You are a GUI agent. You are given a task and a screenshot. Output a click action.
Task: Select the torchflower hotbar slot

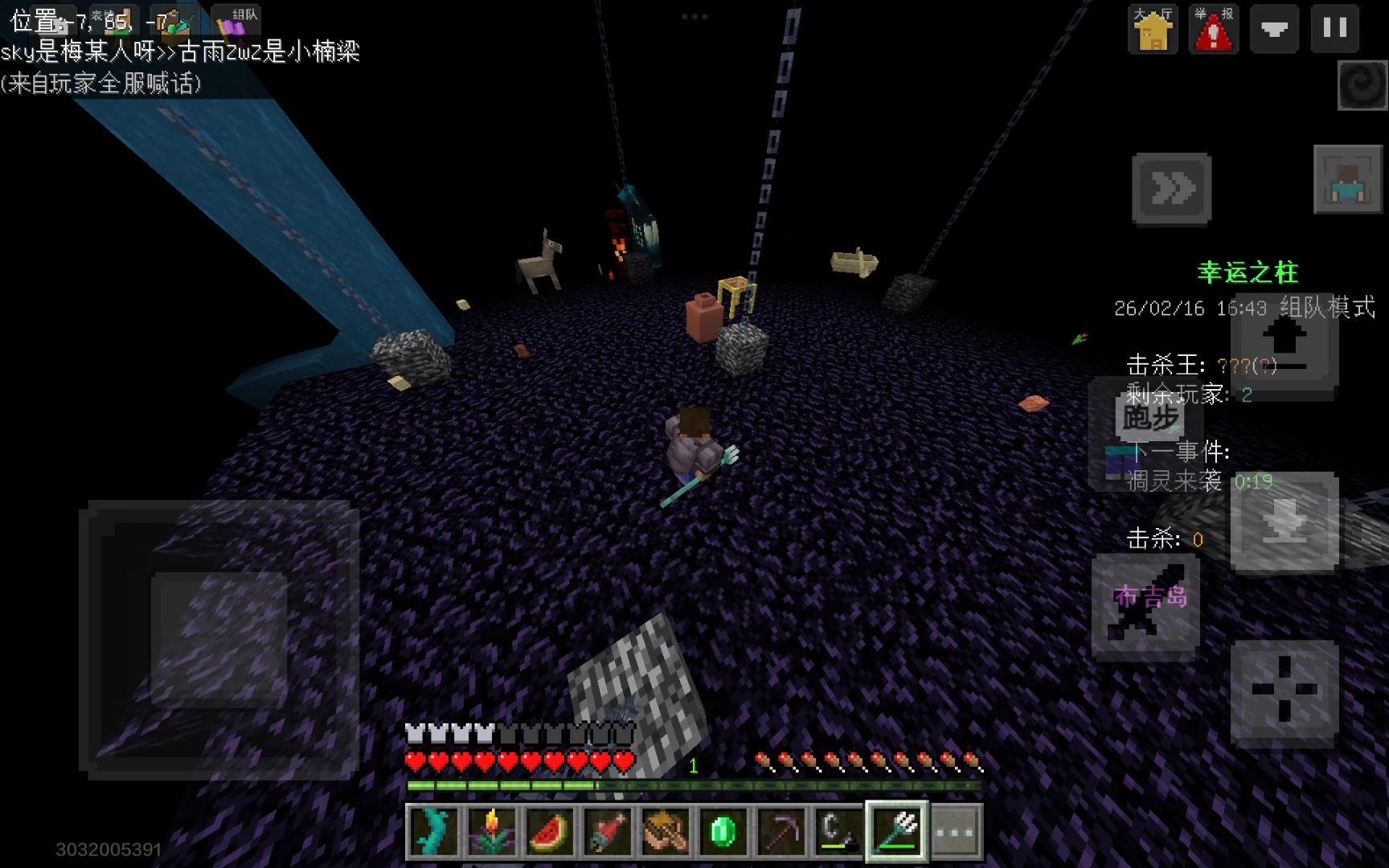coord(491,831)
